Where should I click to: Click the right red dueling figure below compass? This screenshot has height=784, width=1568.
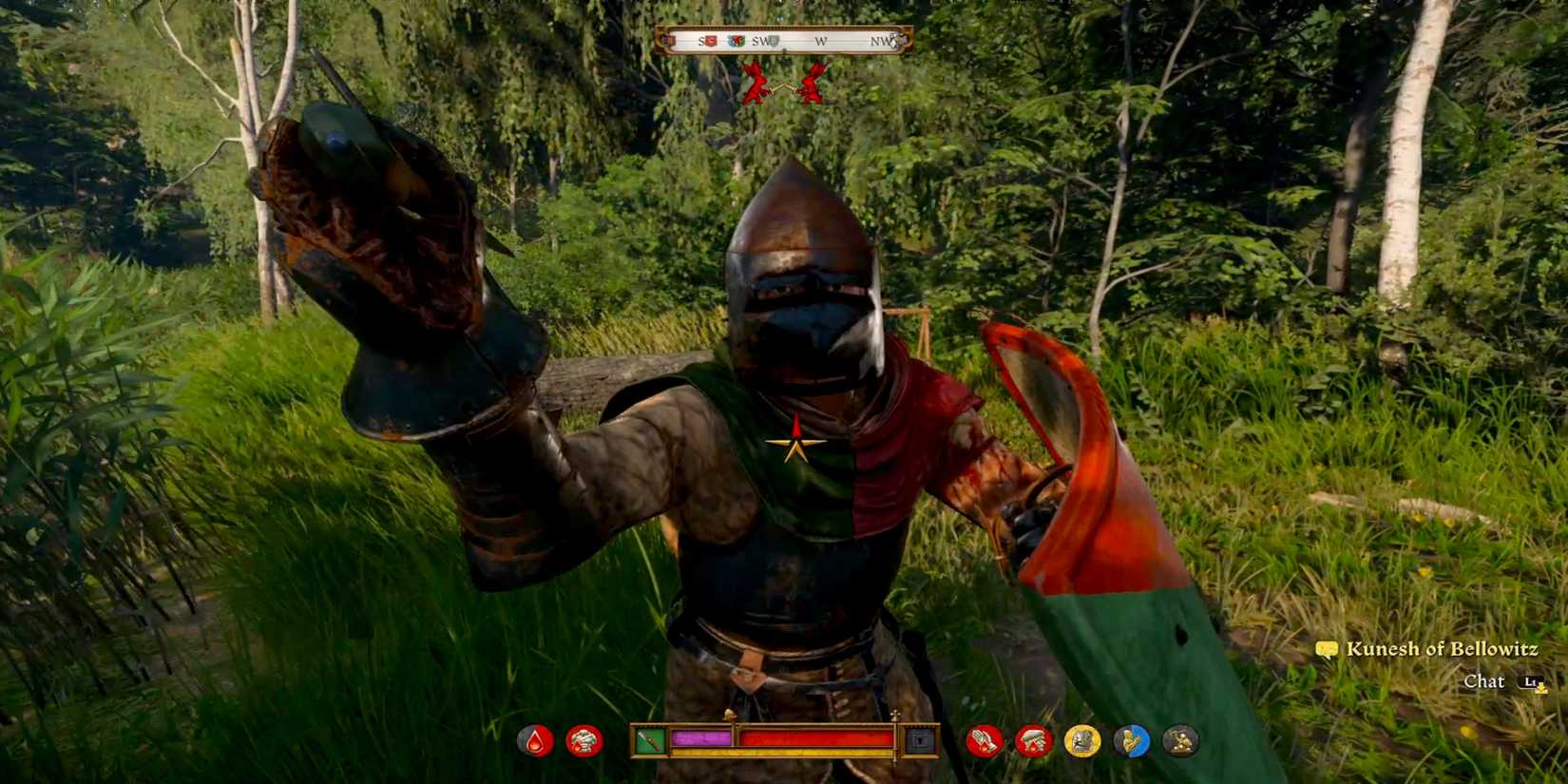[815, 83]
